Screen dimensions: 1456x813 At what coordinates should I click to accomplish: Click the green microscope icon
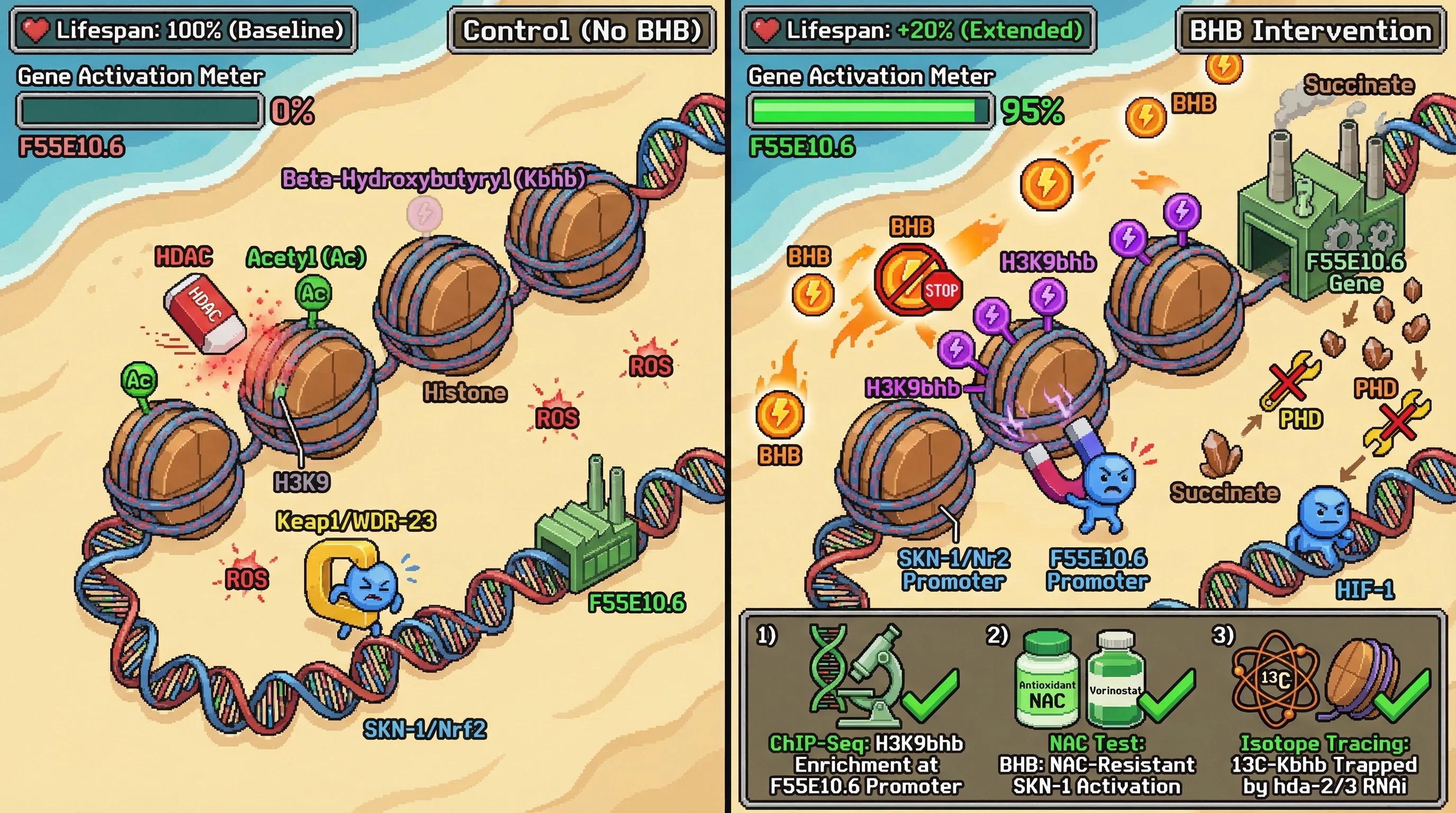[873, 675]
